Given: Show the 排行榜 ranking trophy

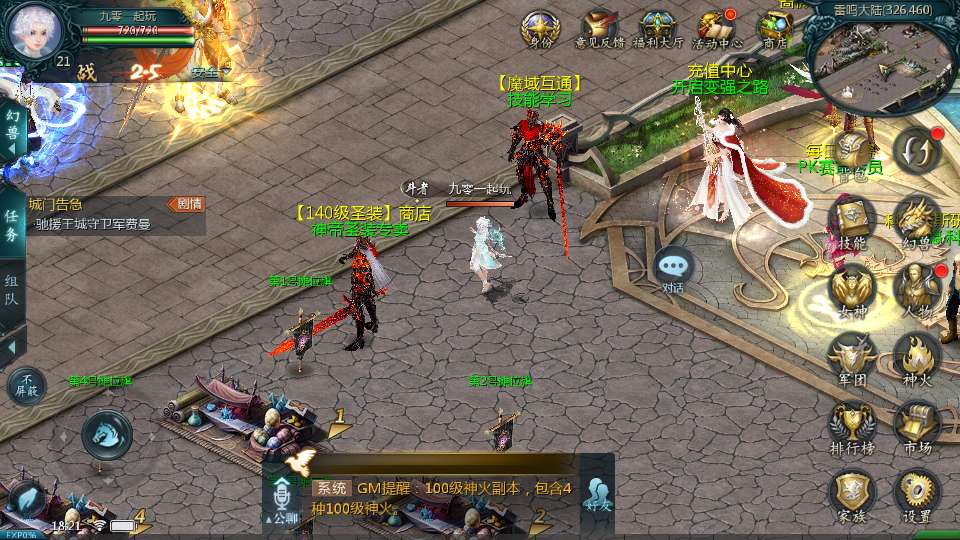Looking at the screenshot, I should 852,426.
